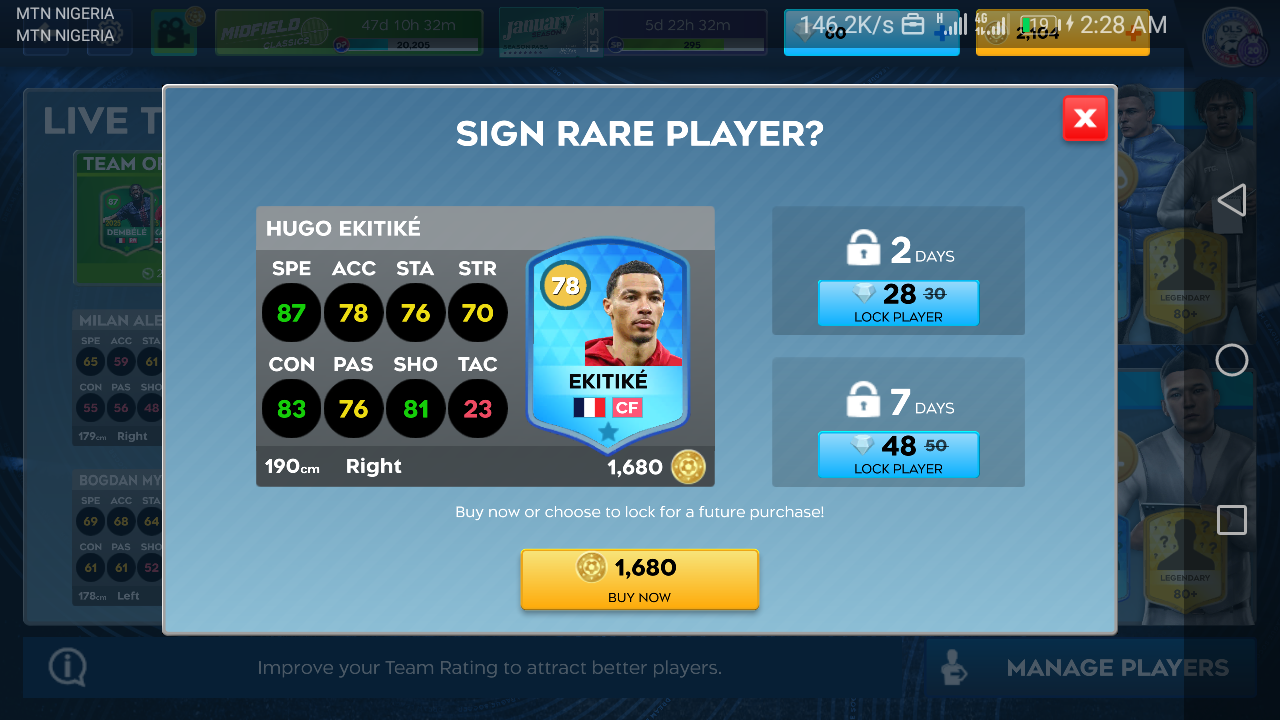Image resolution: width=1280 pixels, height=720 pixels.
Task: Lock player for 2 days with 28 gems
Action: pyautogui.click(x=898, y=302)
